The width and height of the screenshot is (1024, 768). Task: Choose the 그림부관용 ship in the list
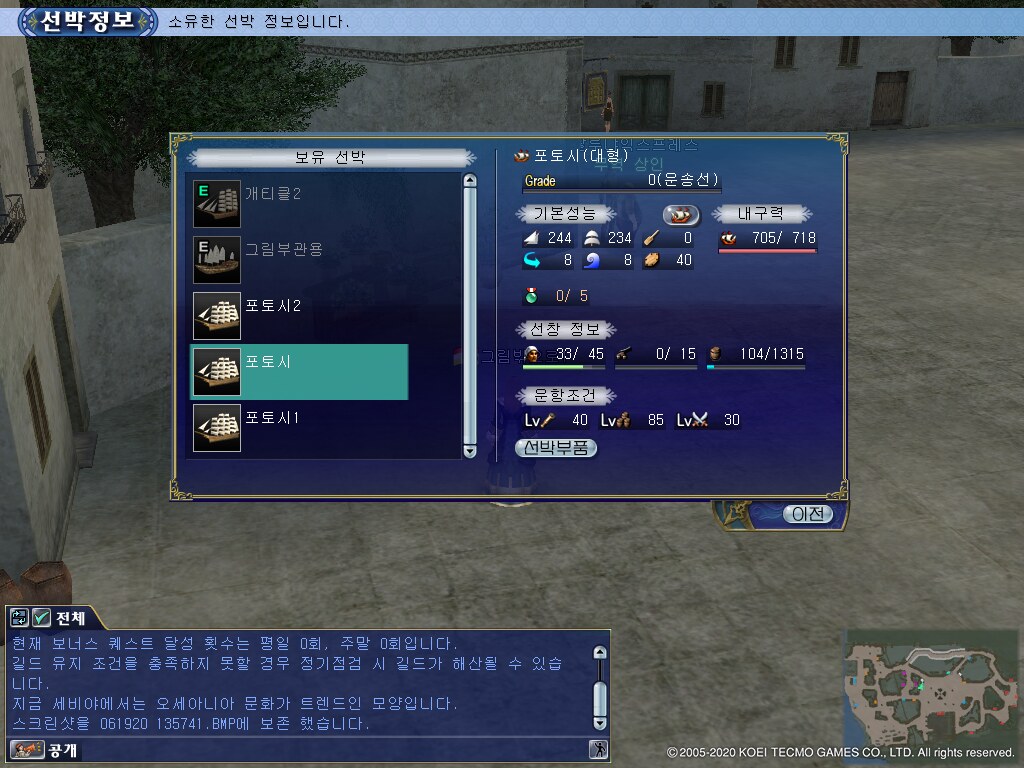[x=300, y=260]
